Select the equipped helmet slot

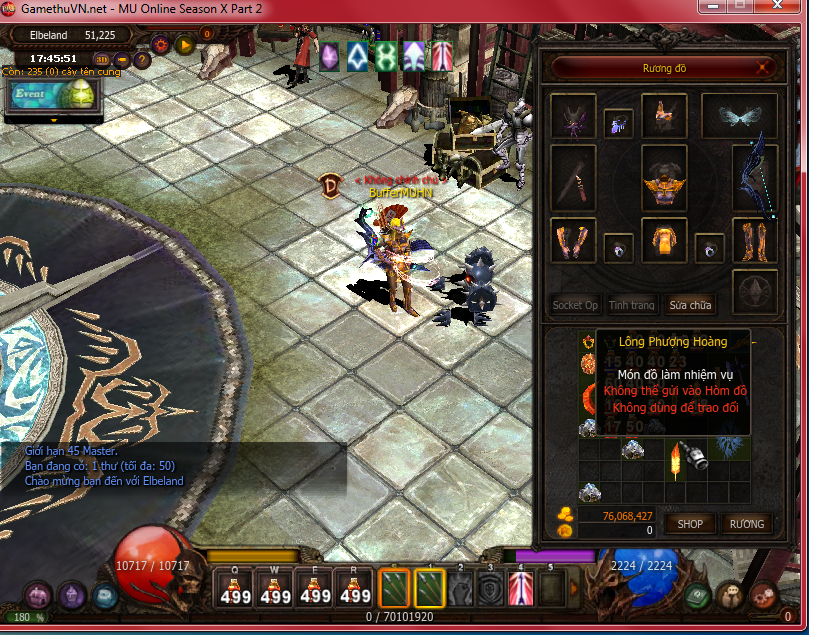pyautogui.click(x=663, y=116)
